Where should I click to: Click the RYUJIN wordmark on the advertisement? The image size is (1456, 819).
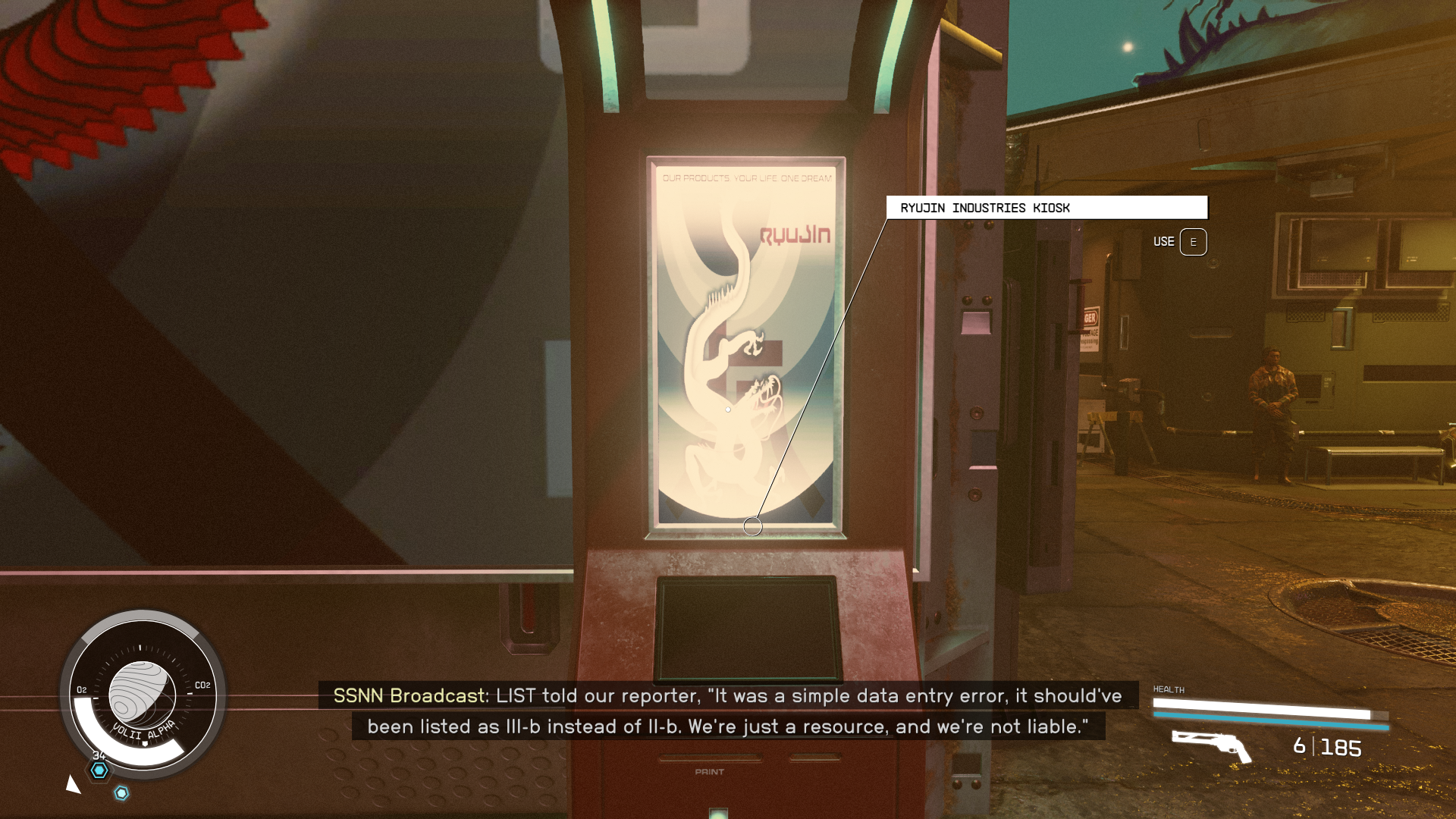click(x=793, y=234)
